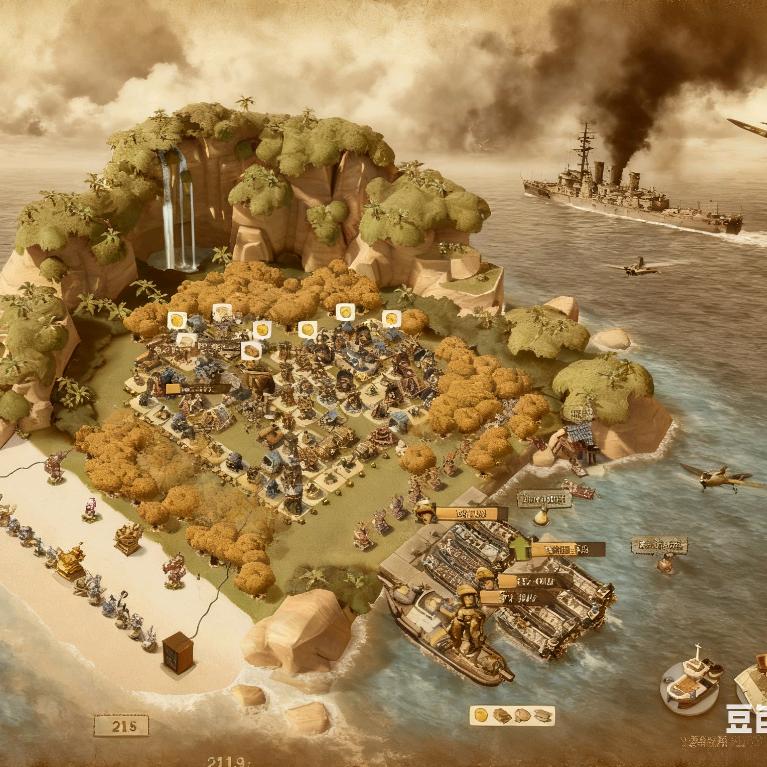Select the resource strip with coin and stone icons
Viewport: 767px width, 767px height.
click(512, 716)
